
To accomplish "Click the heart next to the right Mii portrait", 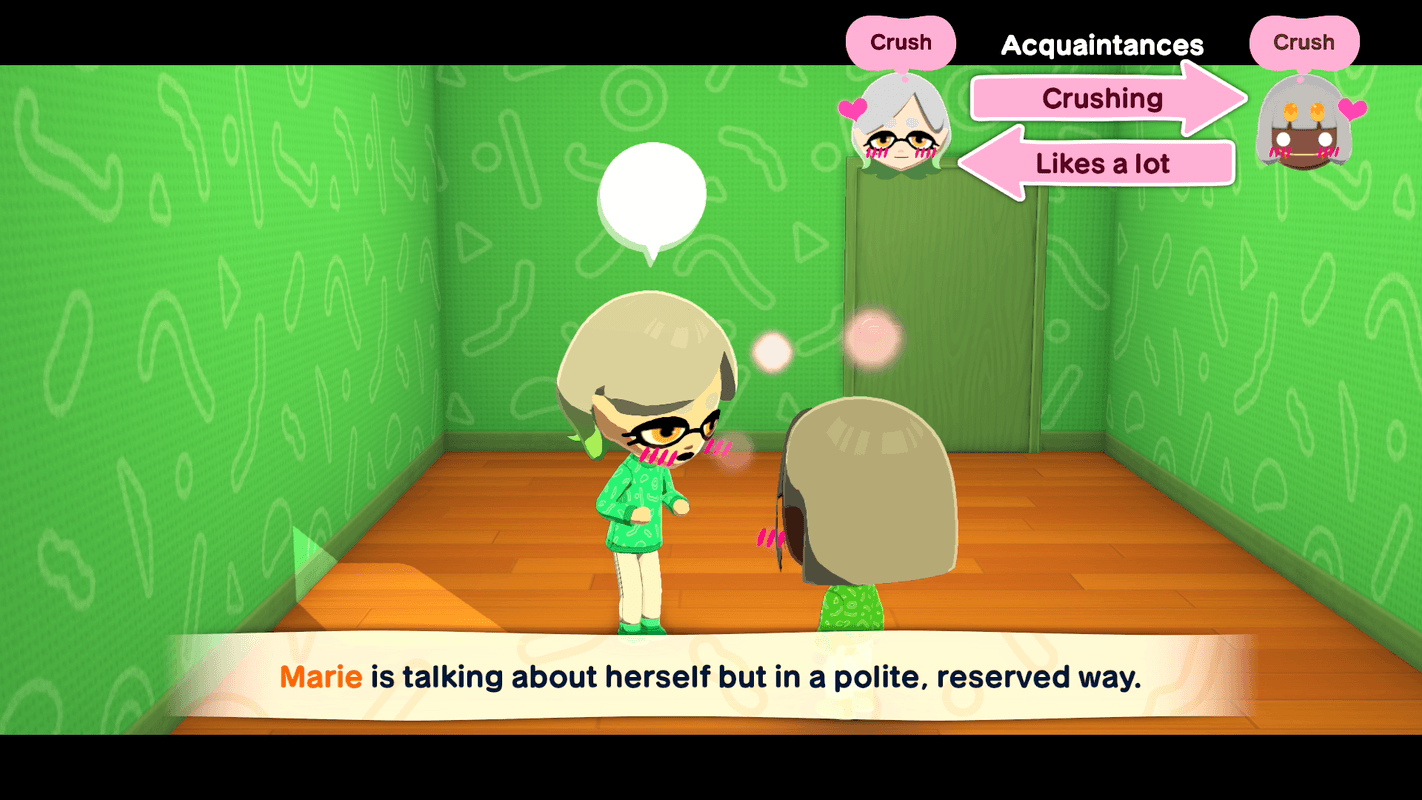I will click(1355, 110).
